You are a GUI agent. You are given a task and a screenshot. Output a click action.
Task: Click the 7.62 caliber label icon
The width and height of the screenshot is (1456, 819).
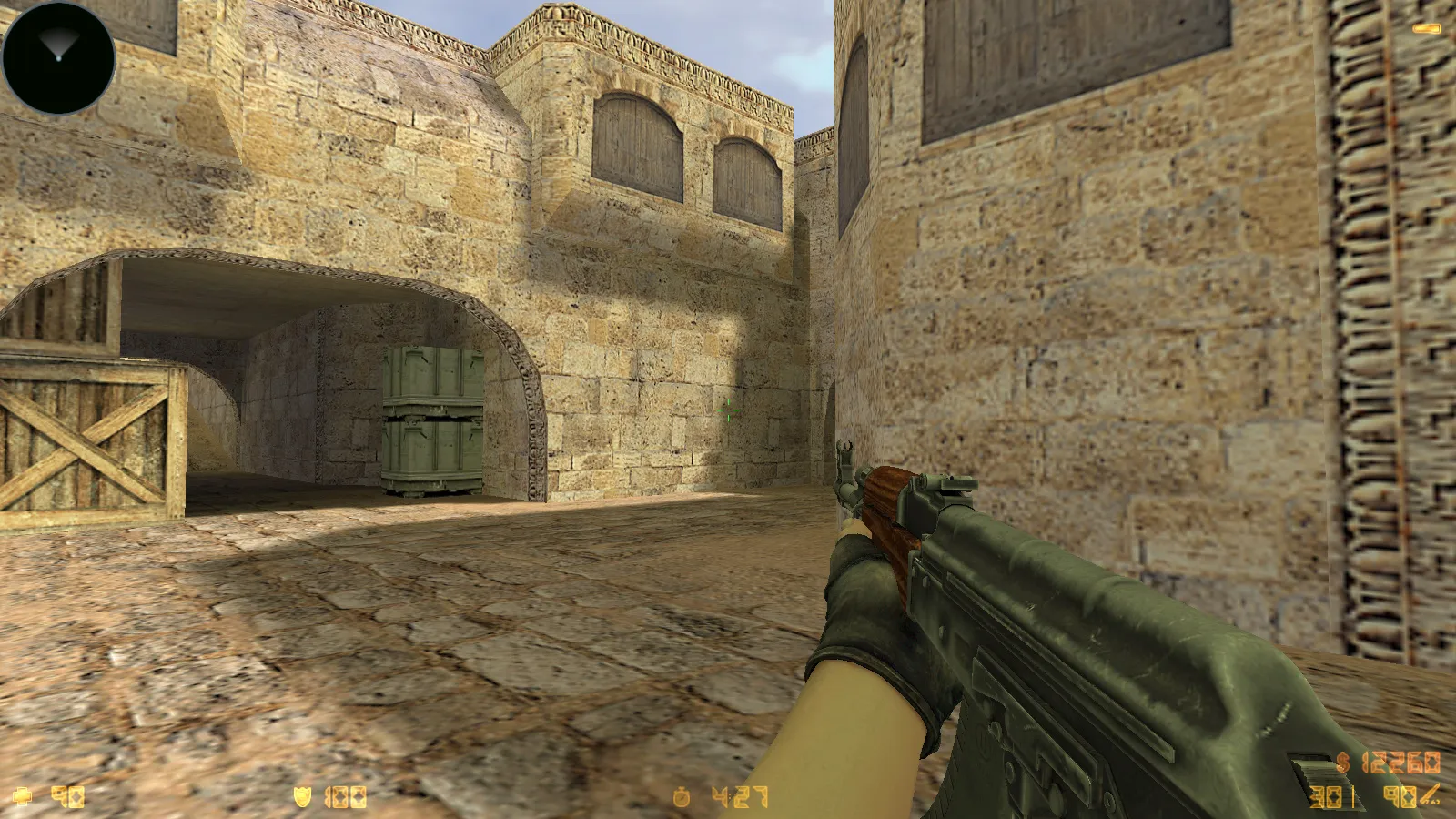tap(1432, 801)
